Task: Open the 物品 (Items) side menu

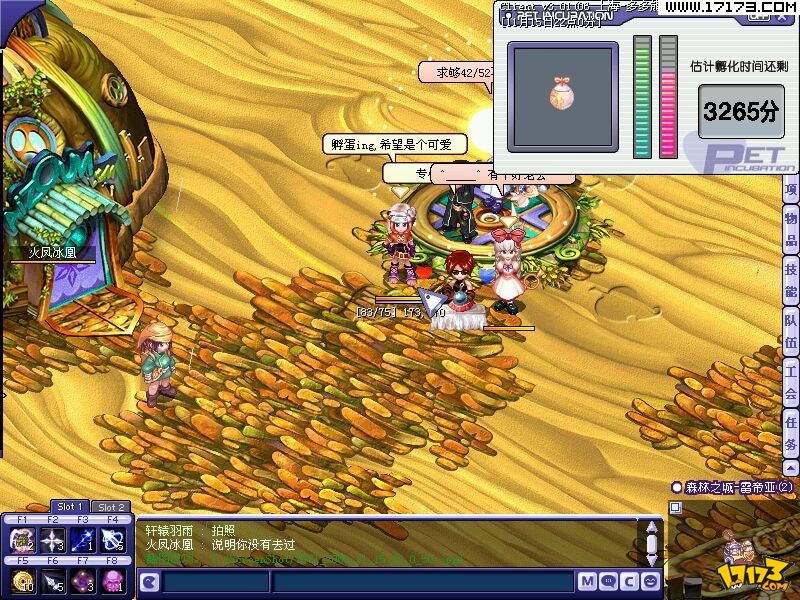Action: [790, 230]
